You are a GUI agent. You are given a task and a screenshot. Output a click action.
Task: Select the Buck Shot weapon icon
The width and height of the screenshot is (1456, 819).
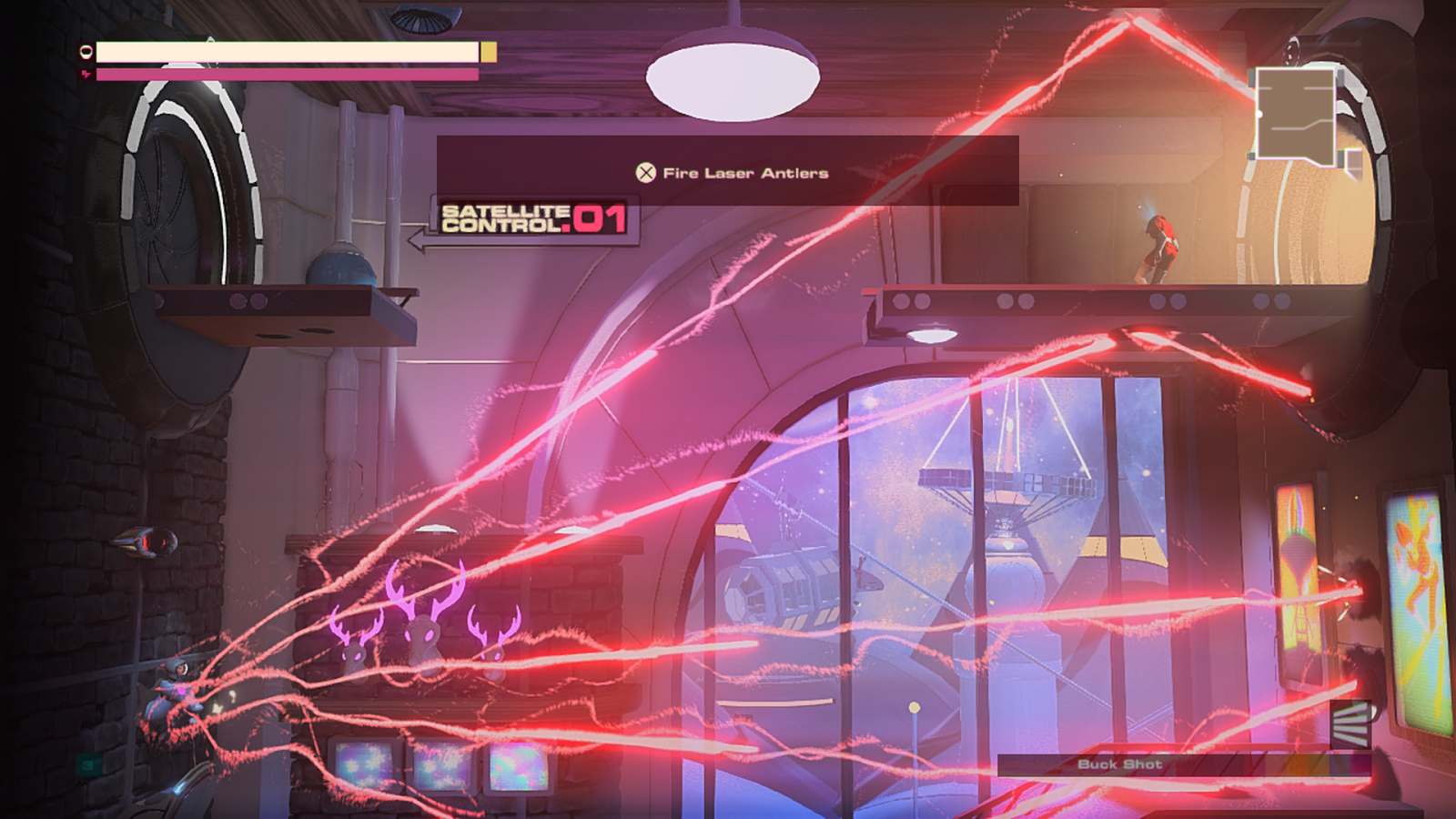1350,724
